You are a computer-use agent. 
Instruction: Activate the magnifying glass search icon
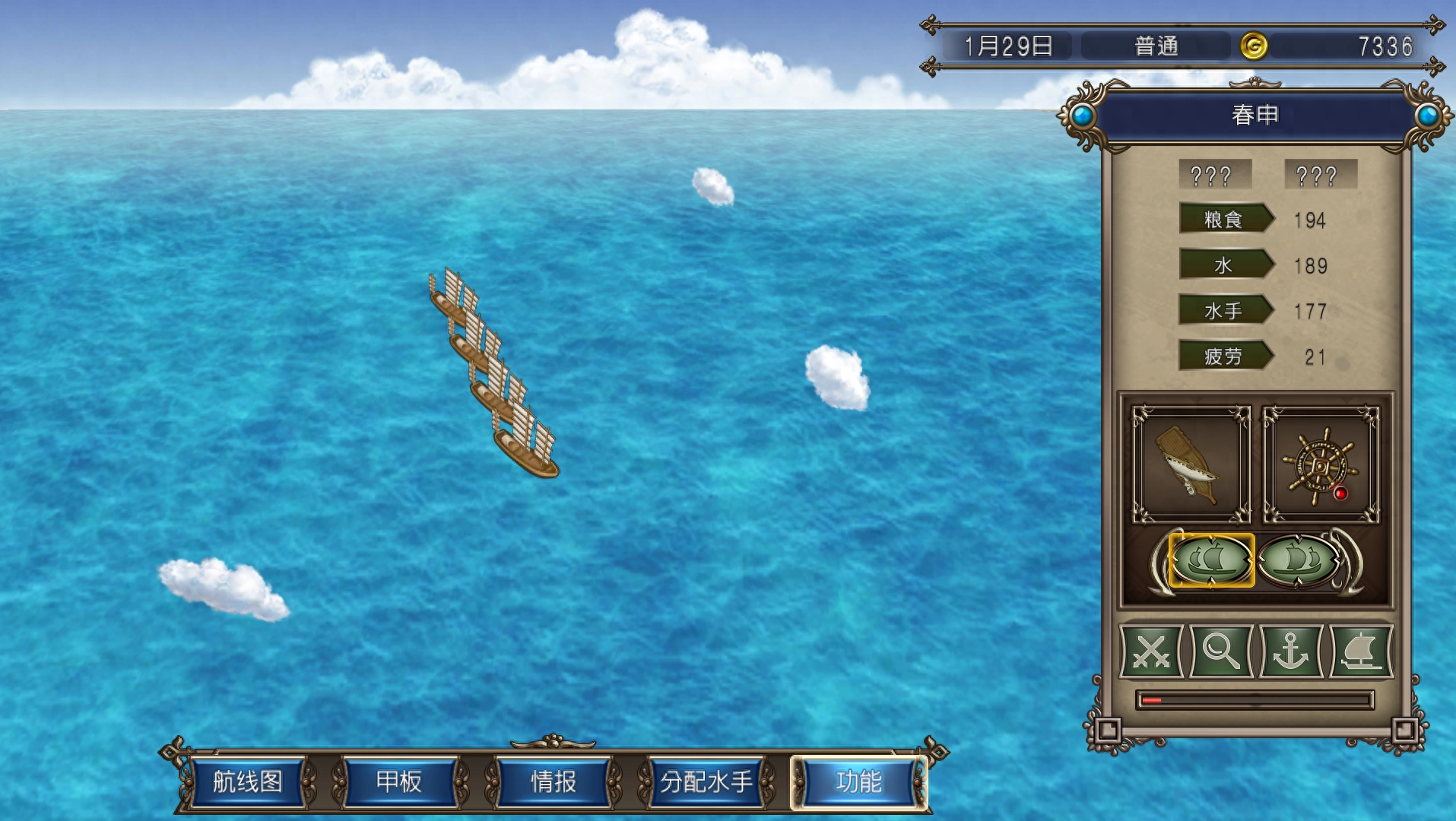1220,651
